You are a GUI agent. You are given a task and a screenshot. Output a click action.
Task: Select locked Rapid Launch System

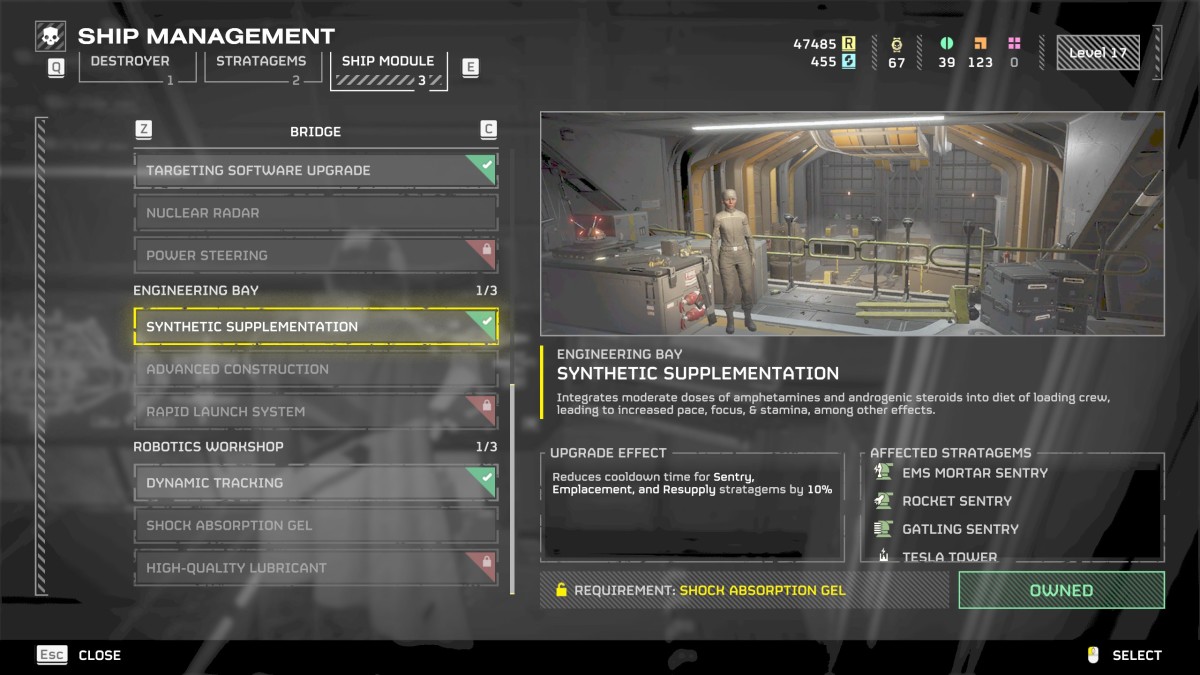pyautogui.click(x=315, y=411)
